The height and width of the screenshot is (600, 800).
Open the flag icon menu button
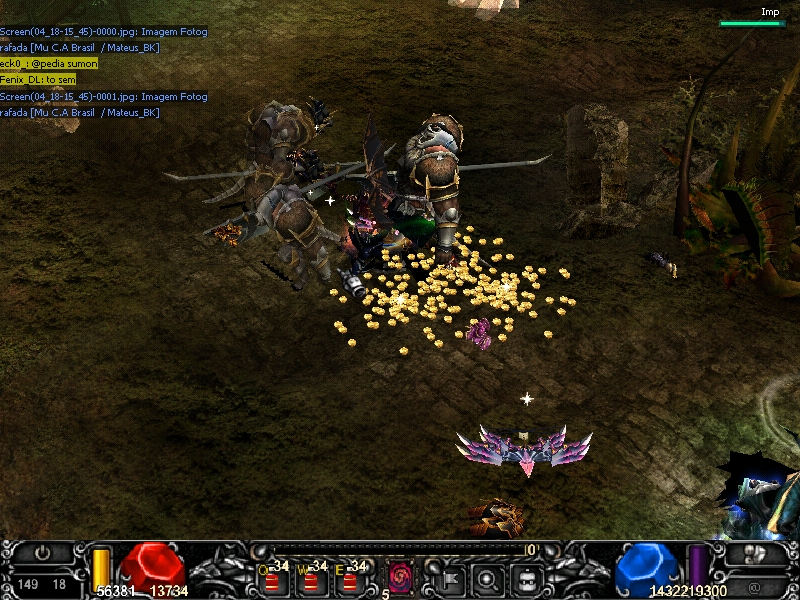(449, 577)
